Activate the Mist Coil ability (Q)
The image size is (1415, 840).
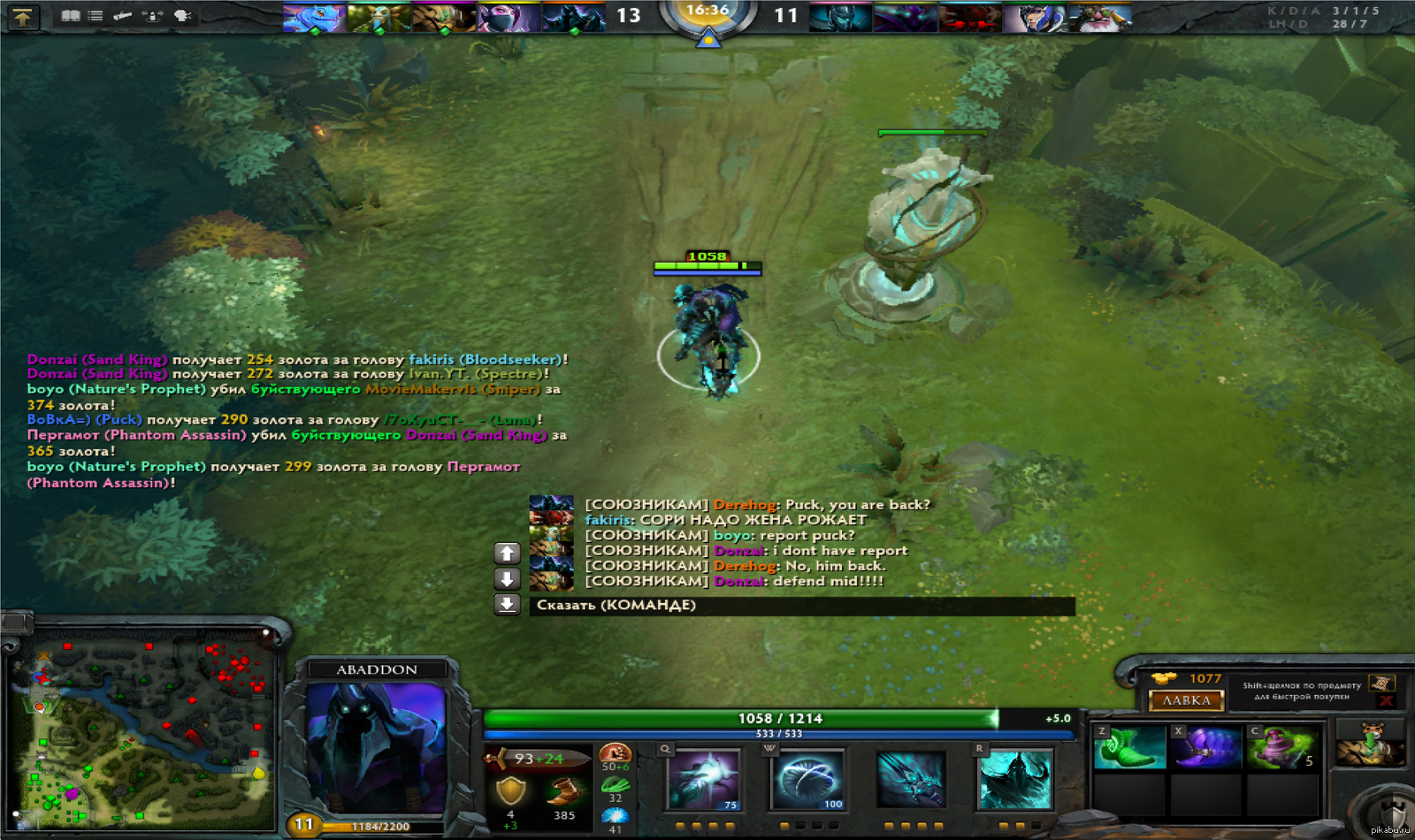click(703, 779)
